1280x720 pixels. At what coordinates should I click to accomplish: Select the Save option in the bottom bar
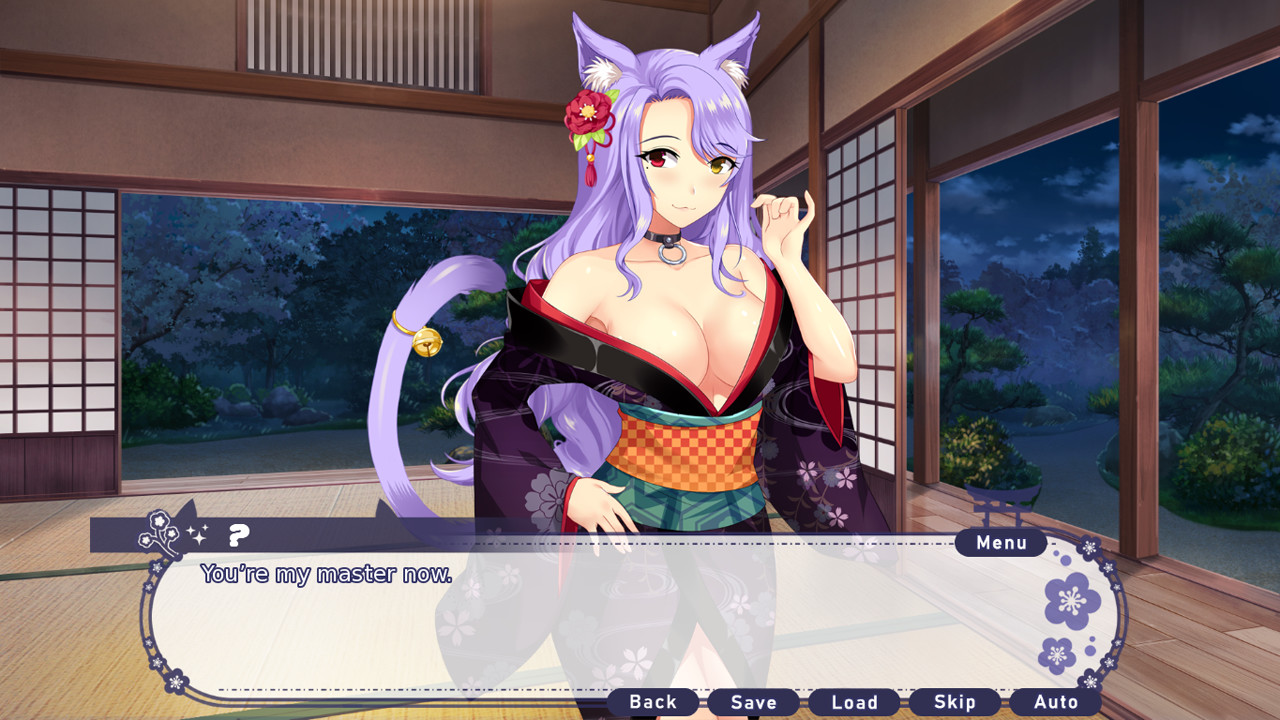point(755,702)
